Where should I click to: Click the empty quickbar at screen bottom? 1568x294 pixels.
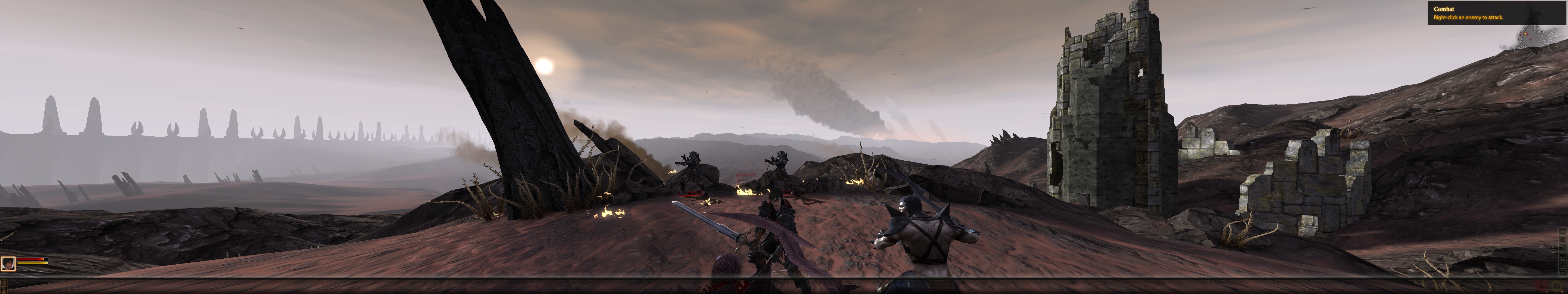pyautogui.click(x=784, y=291)
